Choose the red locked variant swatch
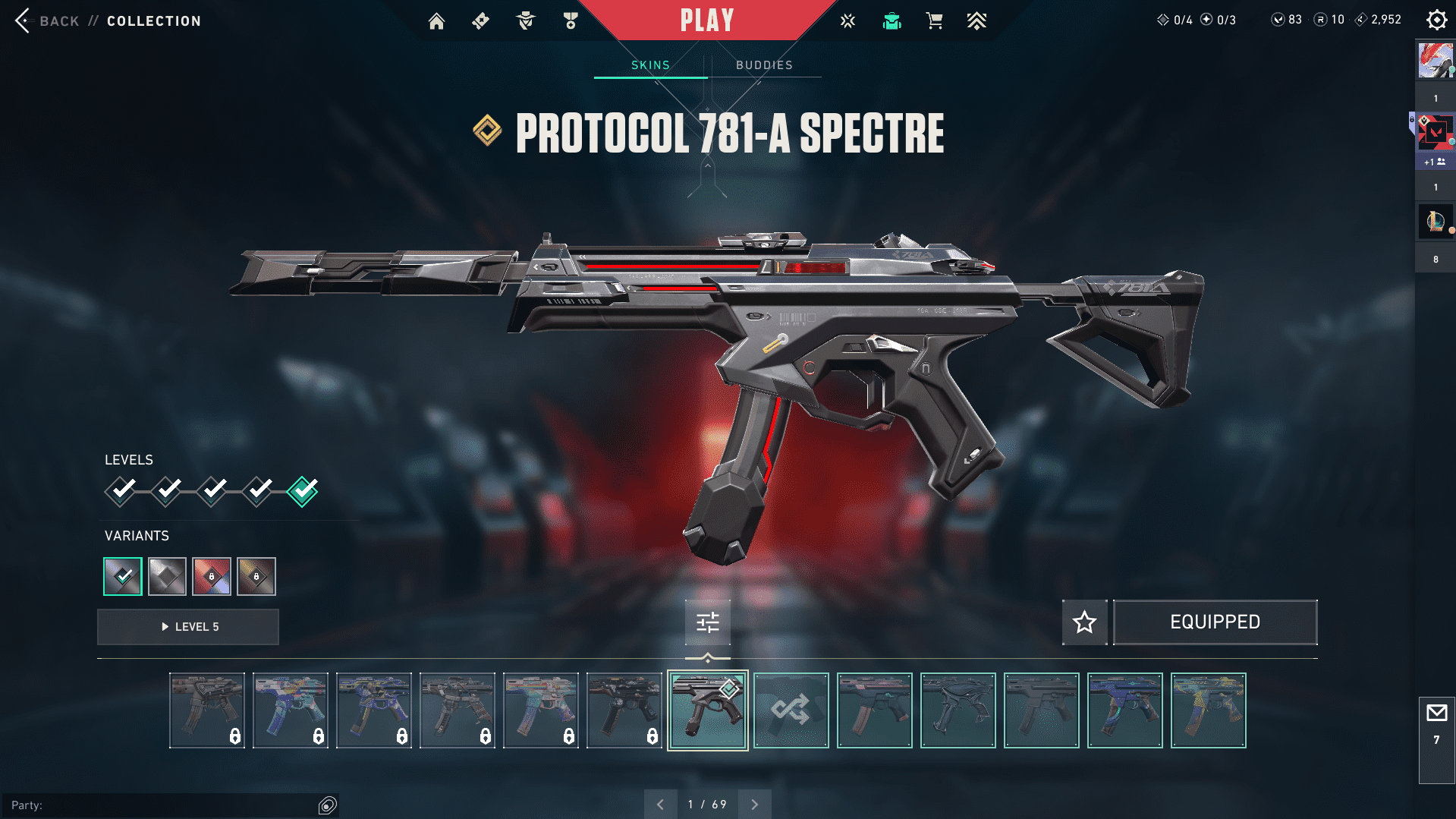This screenshot has height=819, width=1456. [x=212, y=577]
